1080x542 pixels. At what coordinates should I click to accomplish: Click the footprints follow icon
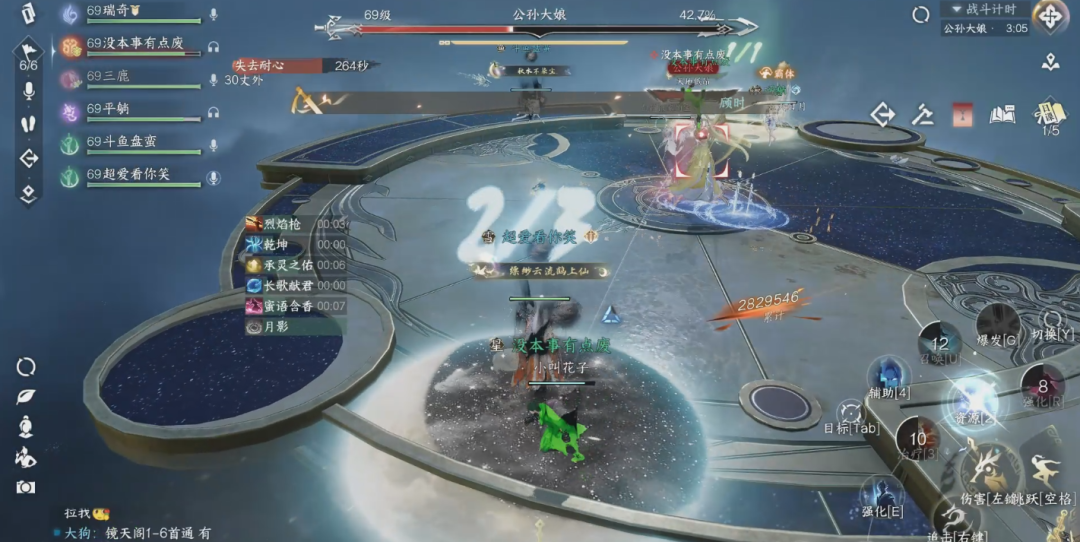[x=28, y=125]
